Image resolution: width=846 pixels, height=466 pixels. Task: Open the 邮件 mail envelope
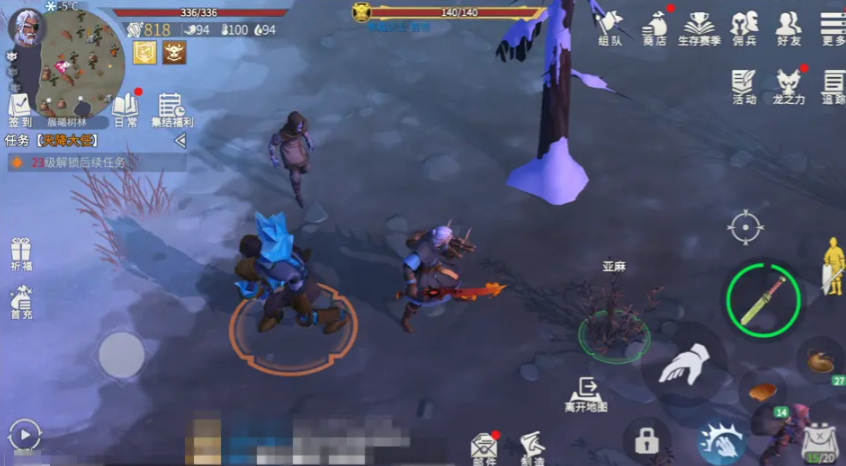tap(485, 447)
